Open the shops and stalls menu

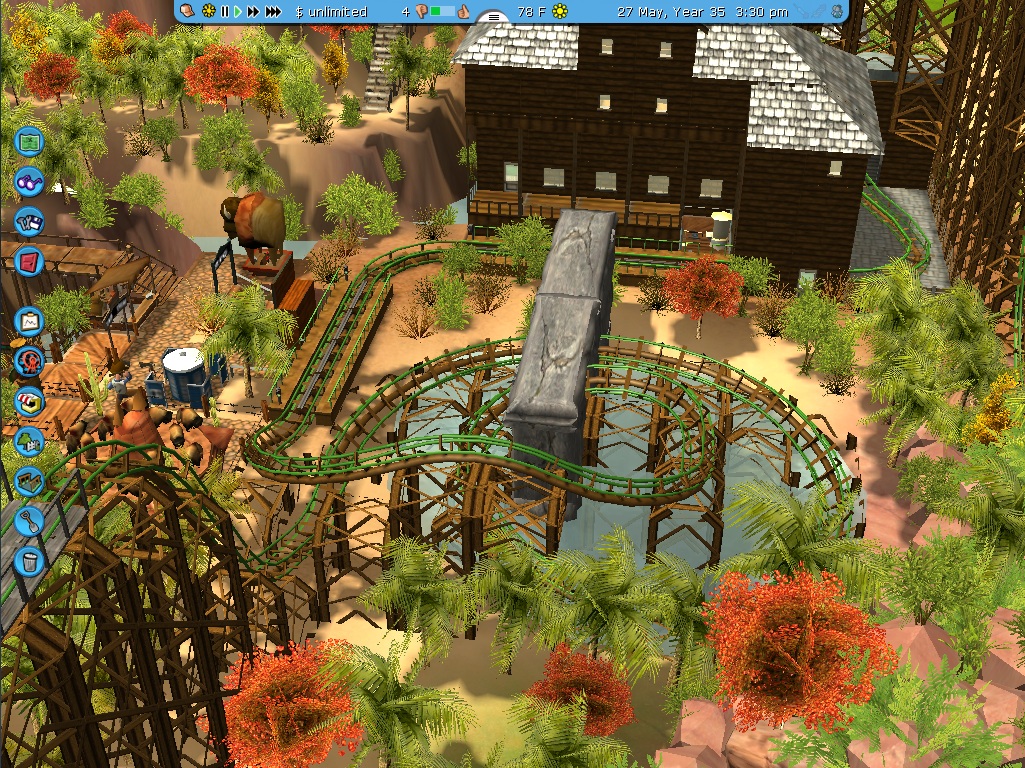(x=30, y=402)
